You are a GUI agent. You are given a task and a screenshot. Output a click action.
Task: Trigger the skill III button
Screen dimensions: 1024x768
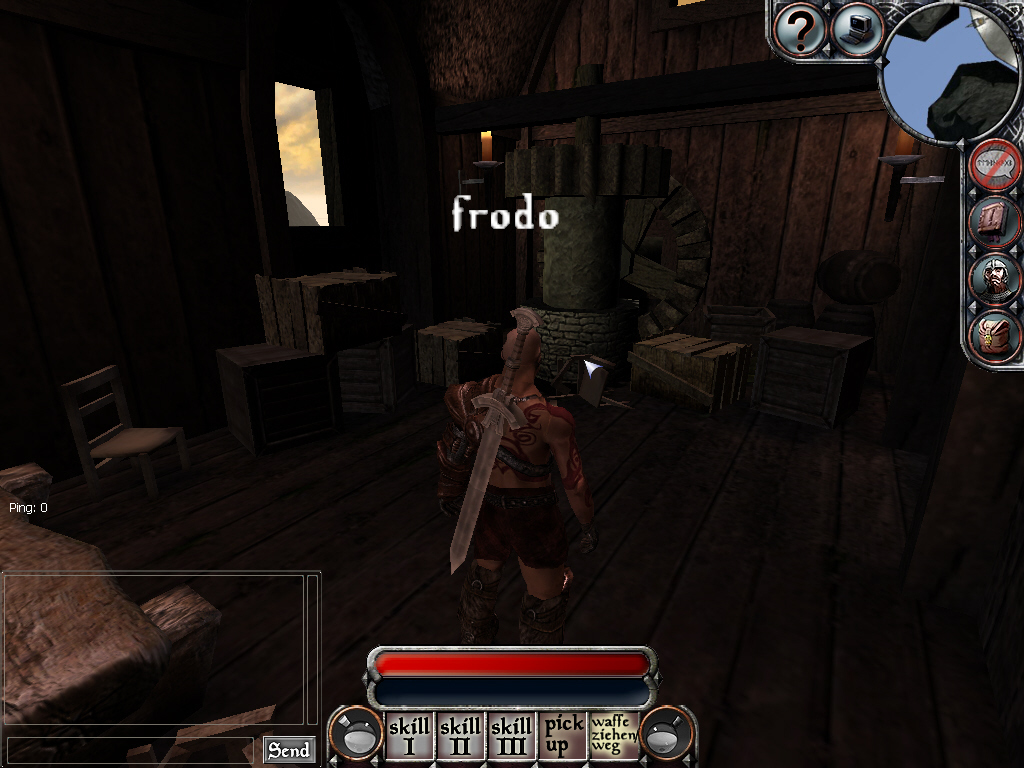(512, 735)
